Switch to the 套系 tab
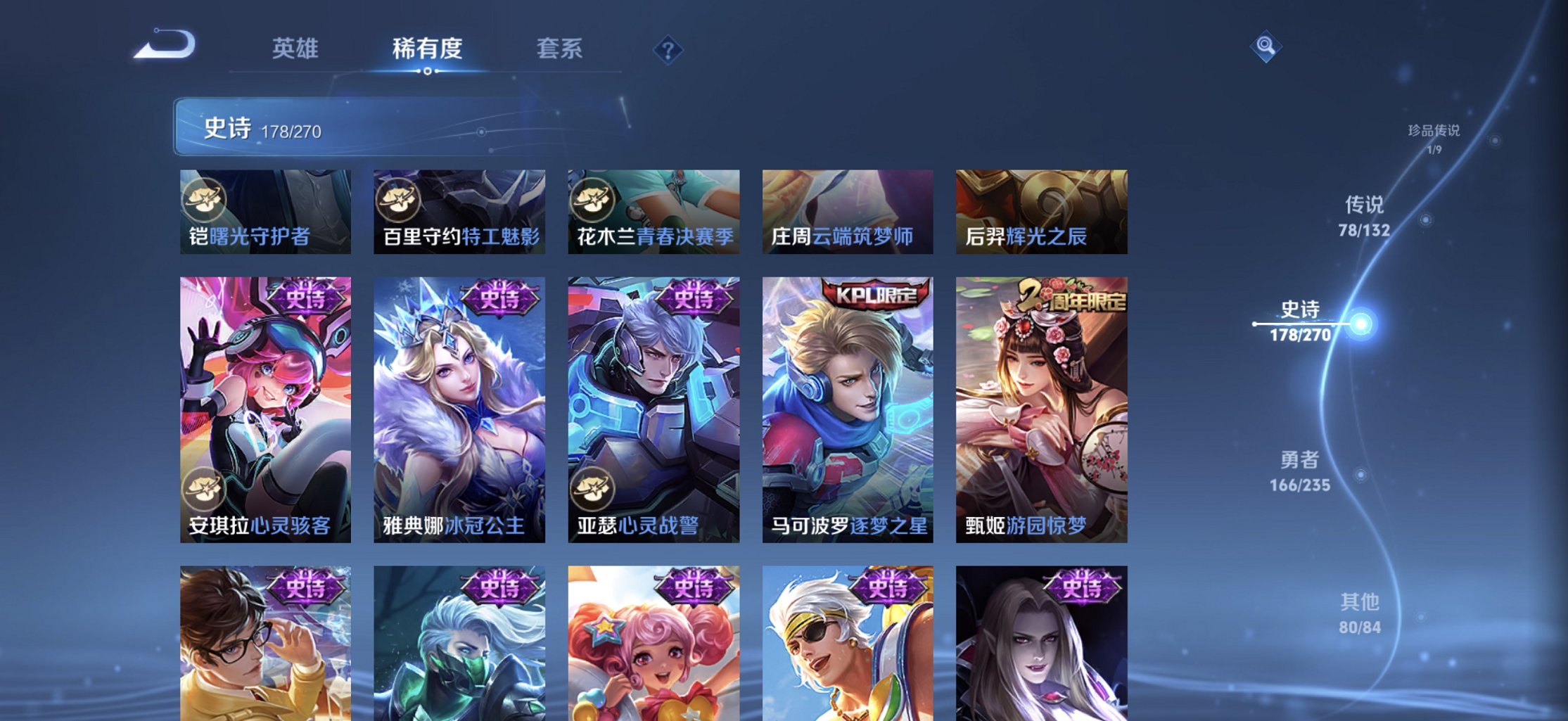Screen dimensions: 1568x721 pos(559,49)
